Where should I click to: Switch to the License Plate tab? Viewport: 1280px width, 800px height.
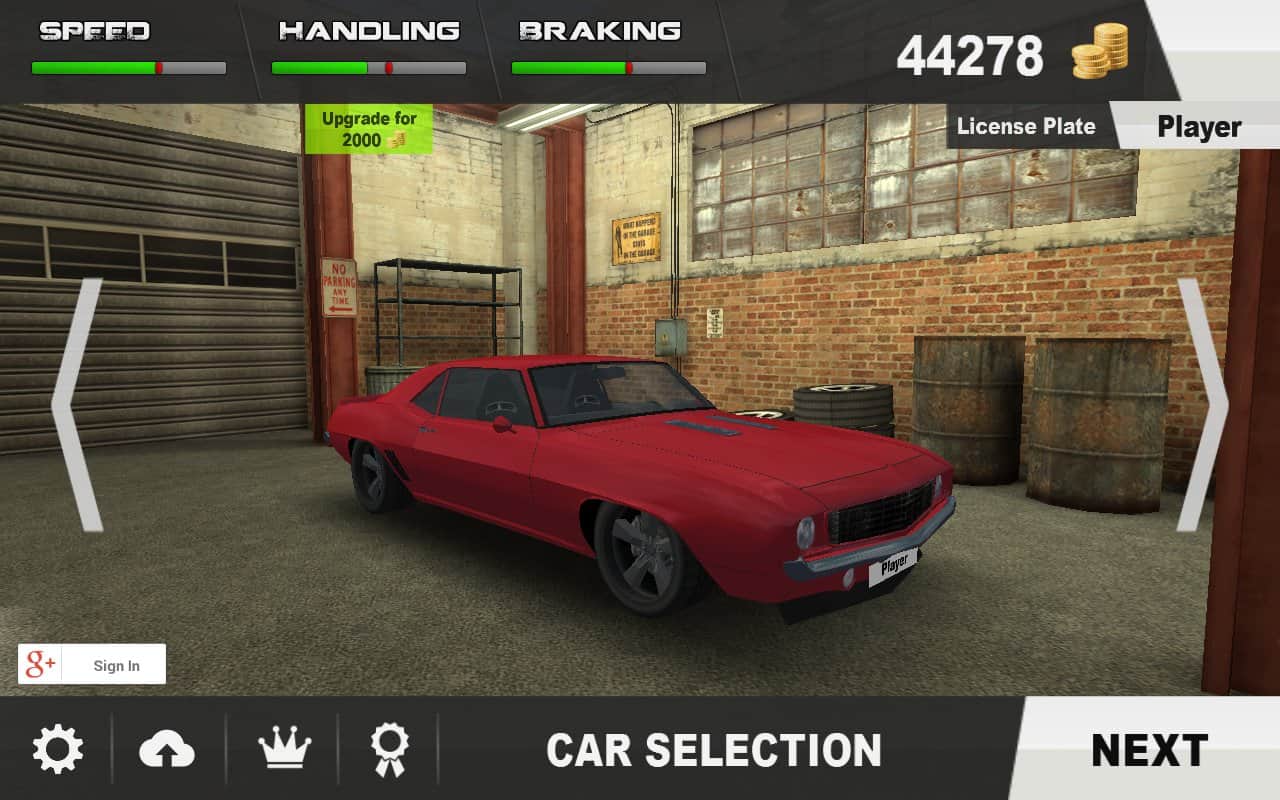click(x=1027, y=126)
